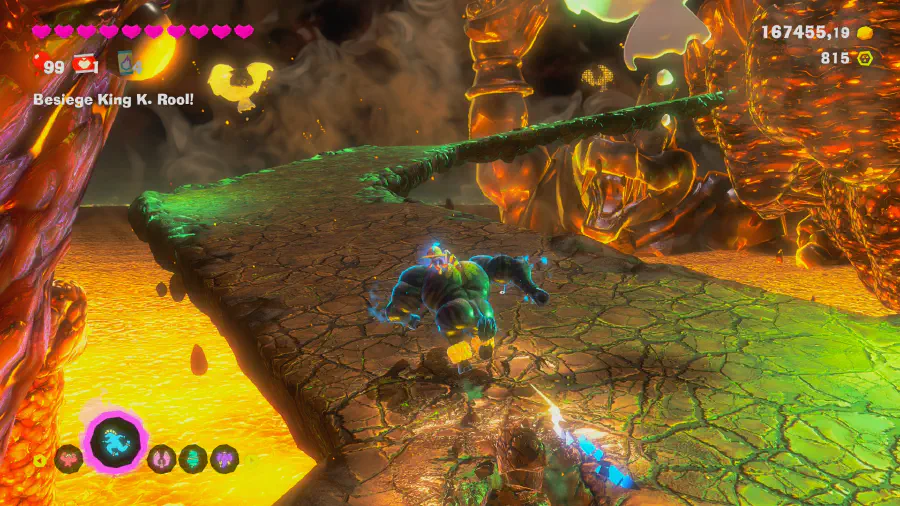900x506 pixels.
Task: Select the red Kong Bananza icon
Action: pyautogui.click(x=68, y=459)
